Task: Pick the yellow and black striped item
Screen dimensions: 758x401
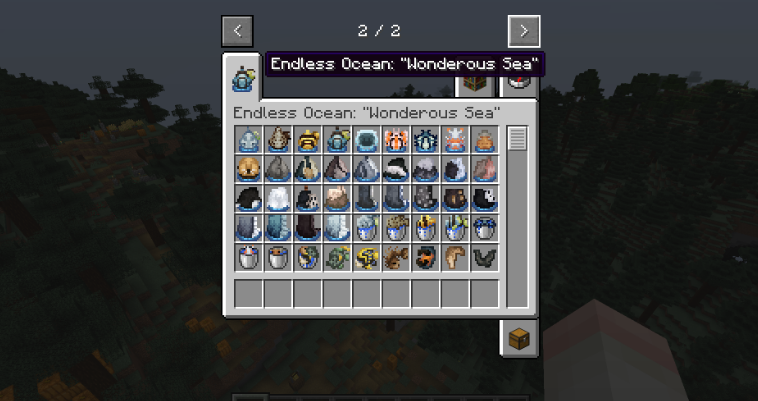Action: coord(308,141)
